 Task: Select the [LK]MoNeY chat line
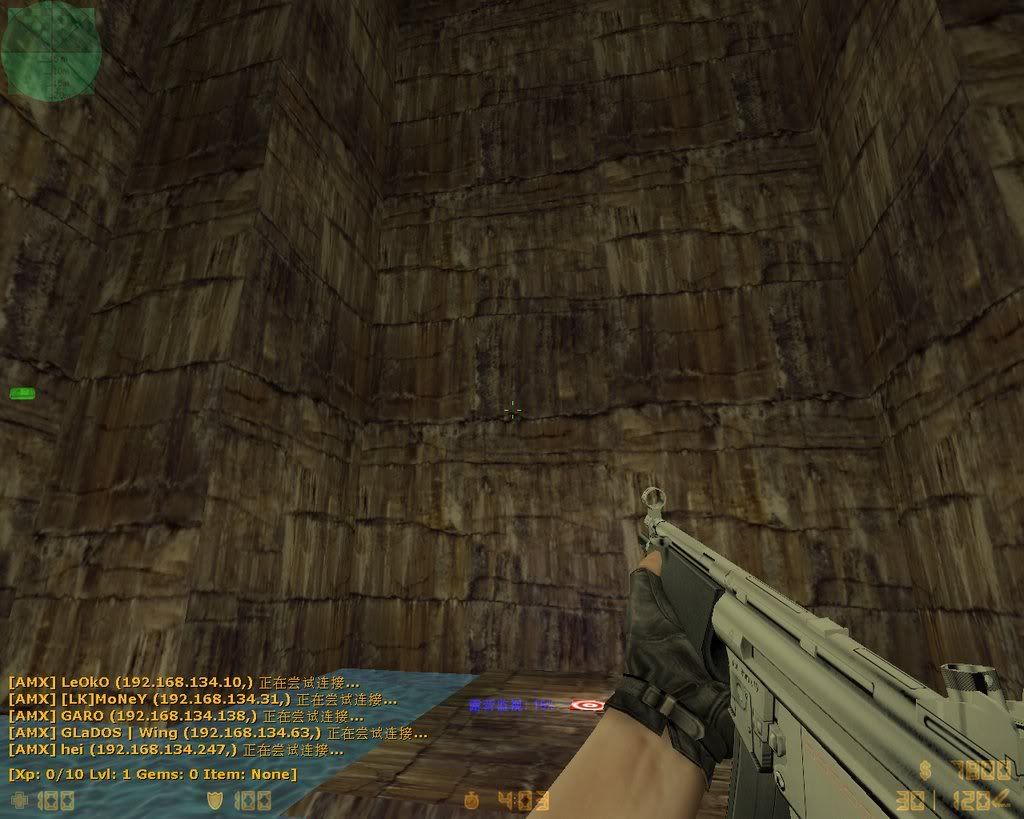click(x=202, y=699)
